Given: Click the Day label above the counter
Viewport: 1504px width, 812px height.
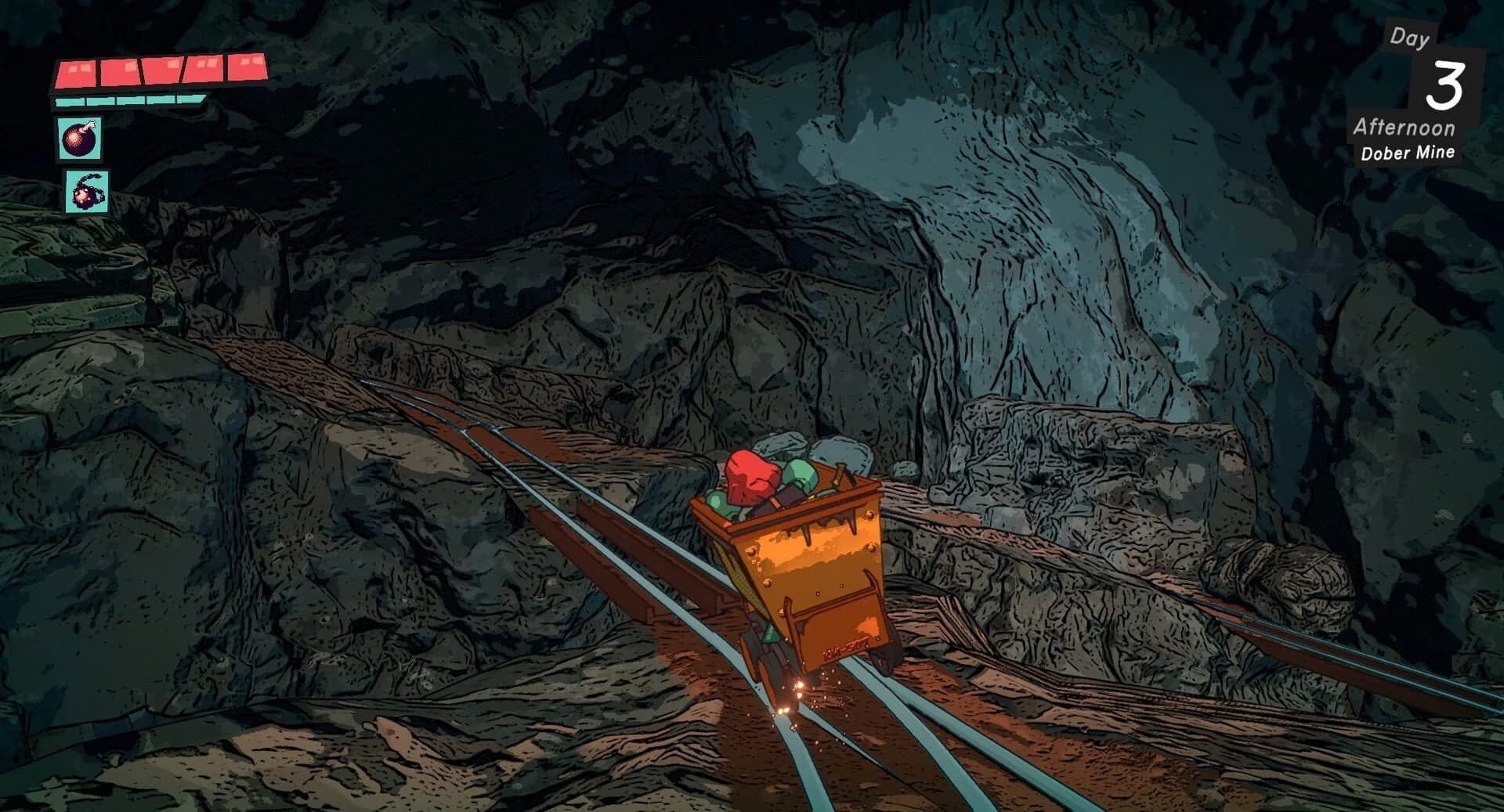Looking at the screenshot, I should pos(1410,38).
